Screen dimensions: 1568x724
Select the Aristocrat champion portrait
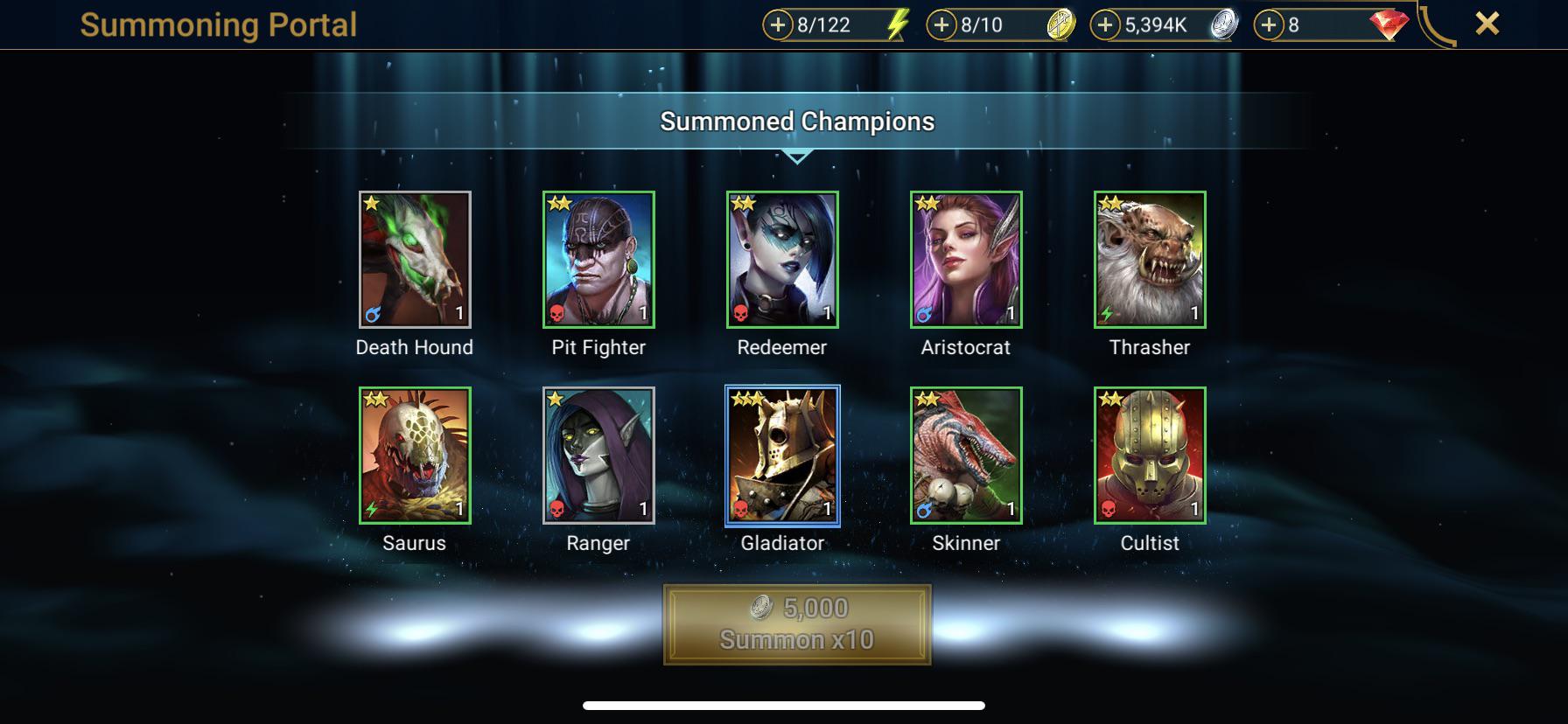pos(966,260)
